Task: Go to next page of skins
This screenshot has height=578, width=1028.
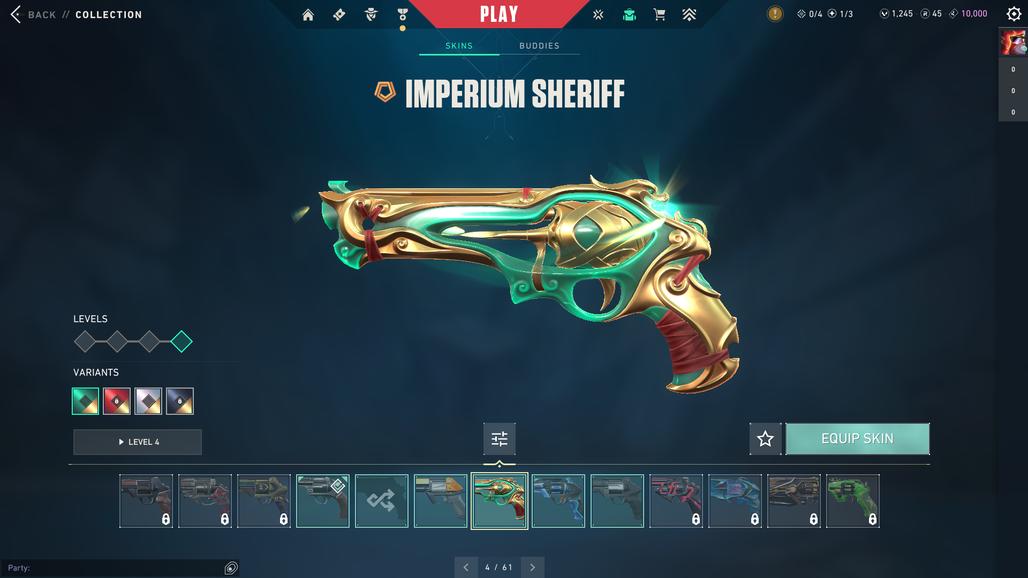Action: pyautogui.click(x=532, y=567)
